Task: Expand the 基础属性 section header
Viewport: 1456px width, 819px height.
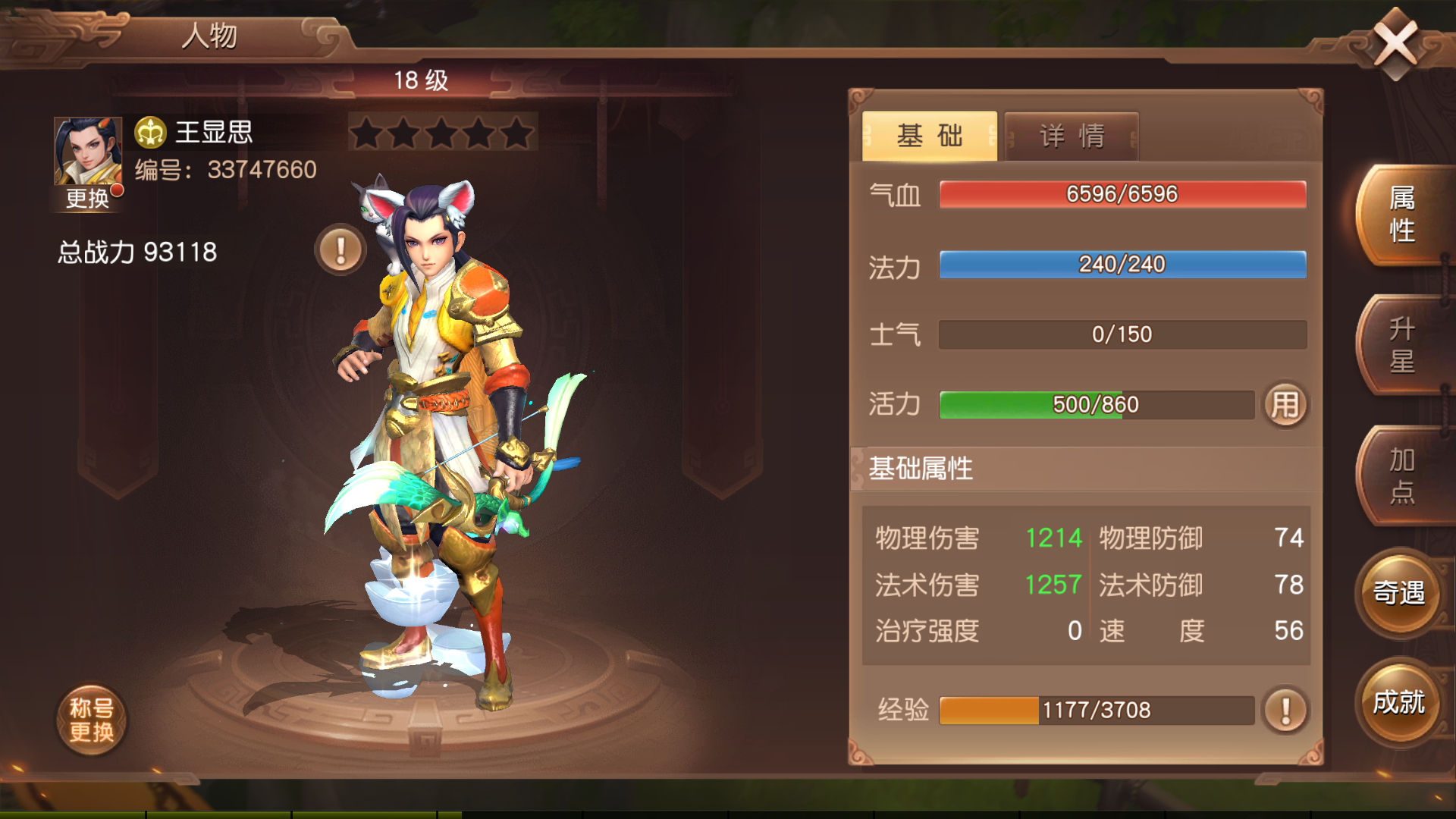Action: [922, 469]
